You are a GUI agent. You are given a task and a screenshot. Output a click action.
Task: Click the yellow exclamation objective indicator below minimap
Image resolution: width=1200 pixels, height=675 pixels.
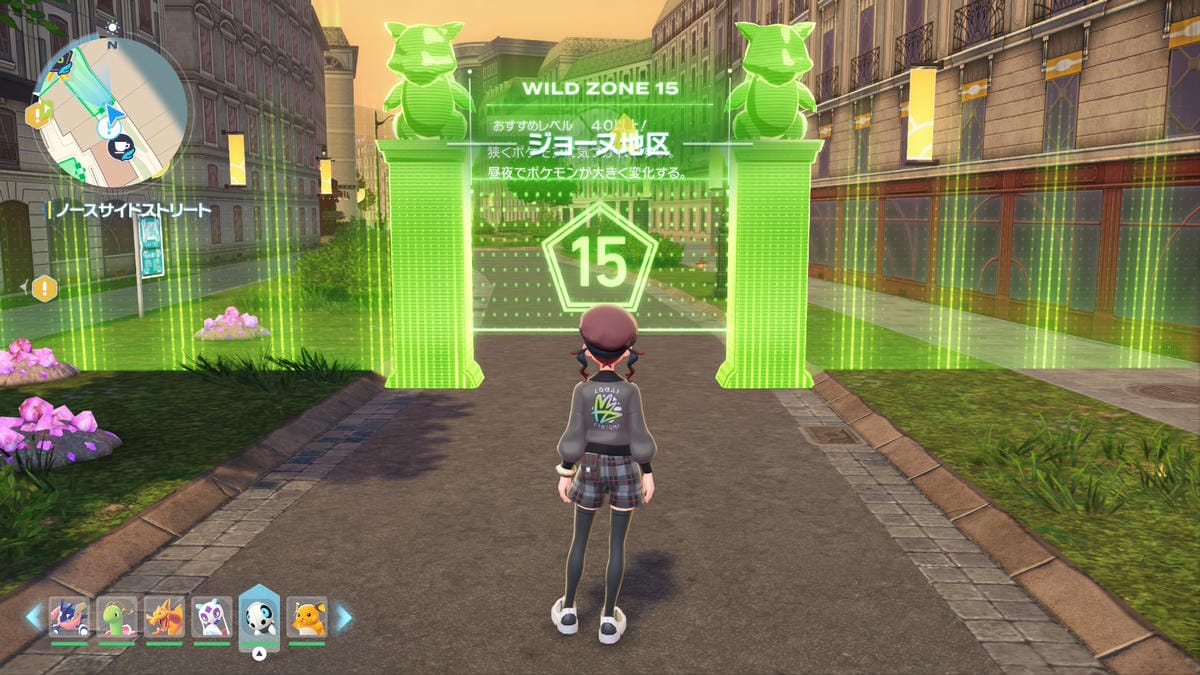[44, 289]
